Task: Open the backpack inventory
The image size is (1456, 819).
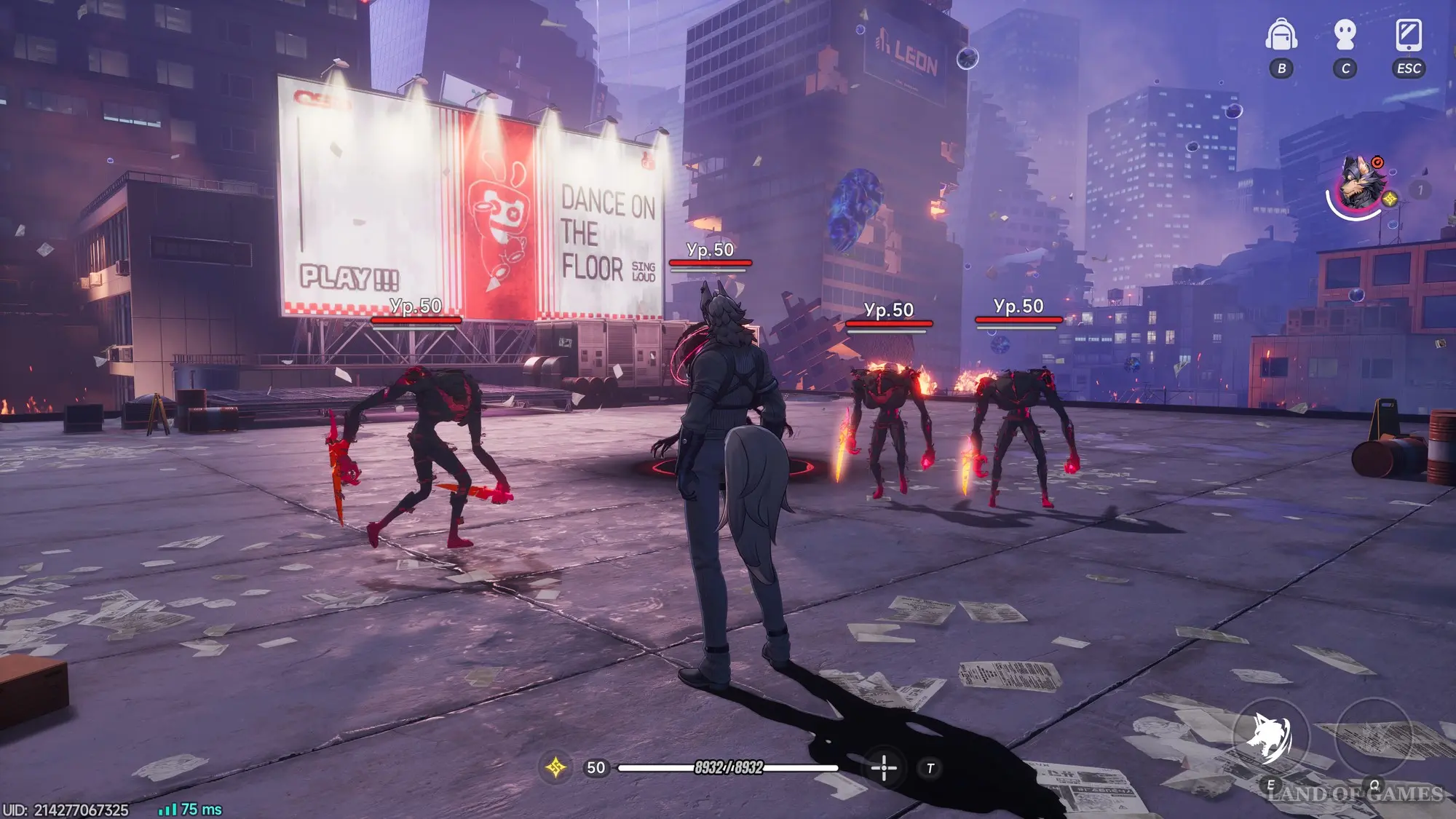Action: point(1281,36)
